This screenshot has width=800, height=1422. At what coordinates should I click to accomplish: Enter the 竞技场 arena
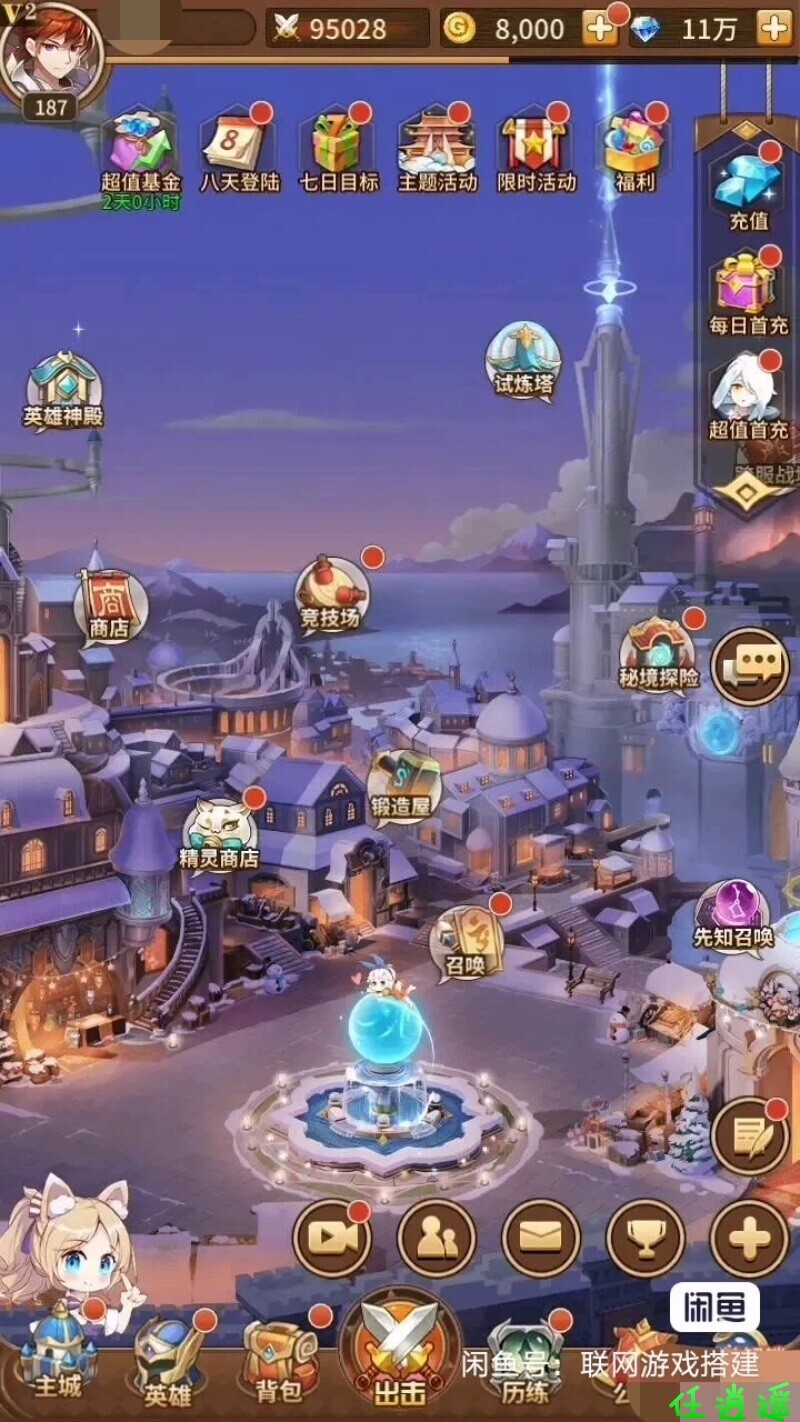pyautogui.click(x=328, y=596)
